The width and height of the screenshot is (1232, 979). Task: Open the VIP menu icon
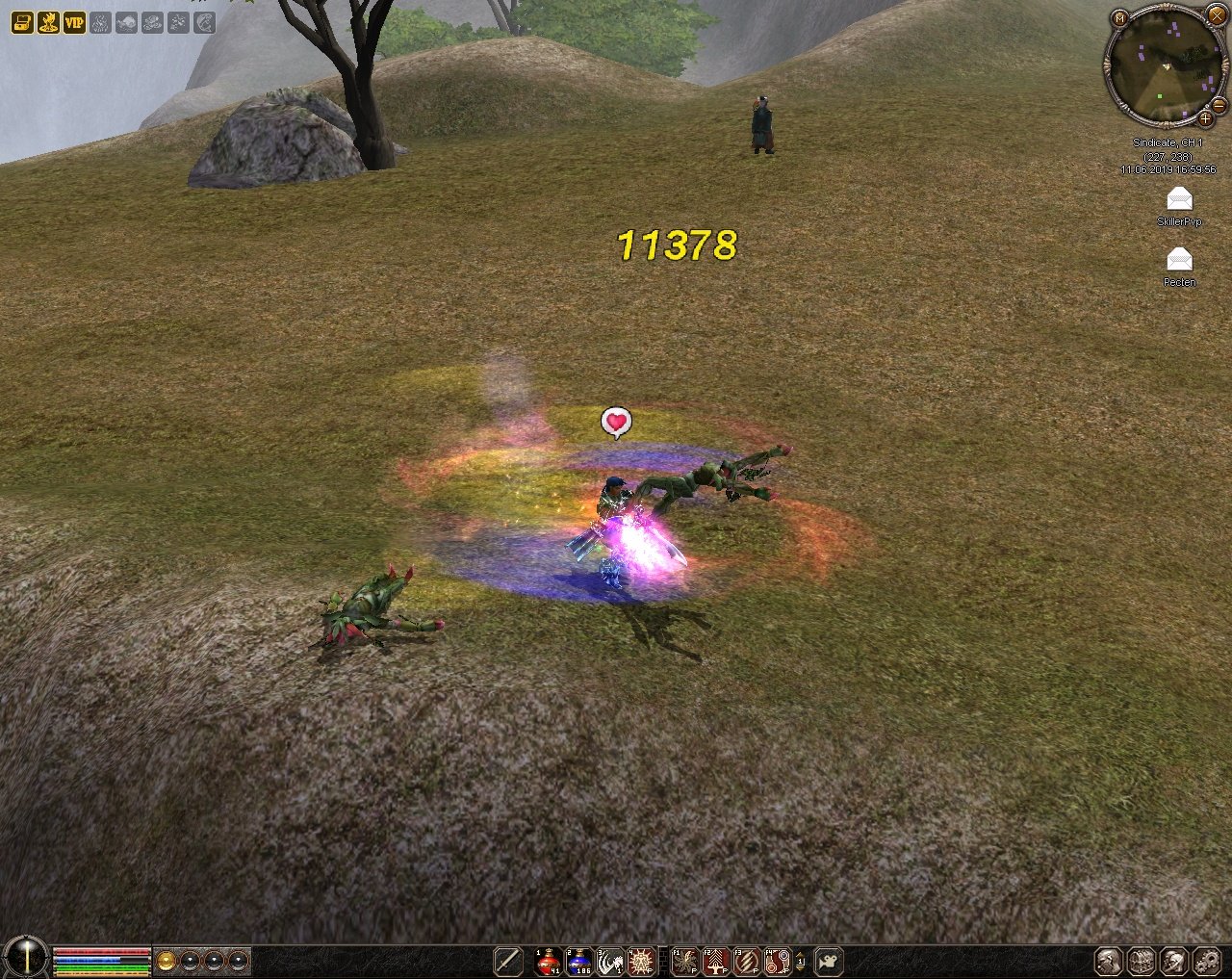click(x=74, y=21)
